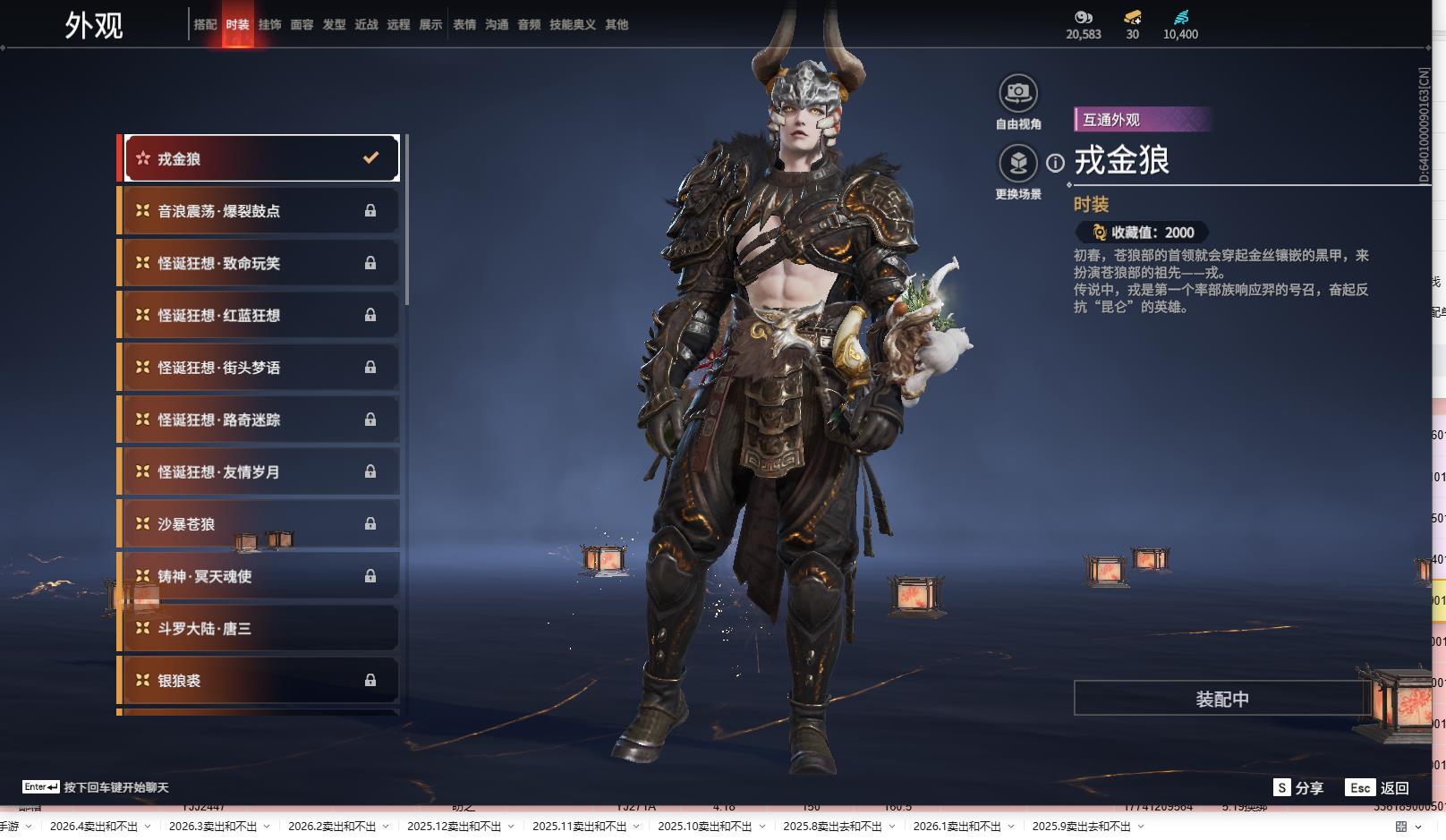The height and width of the screenshot is (840, 1446).
Task: Click the 更换场景 scene icon
Action: point(1017,163)
